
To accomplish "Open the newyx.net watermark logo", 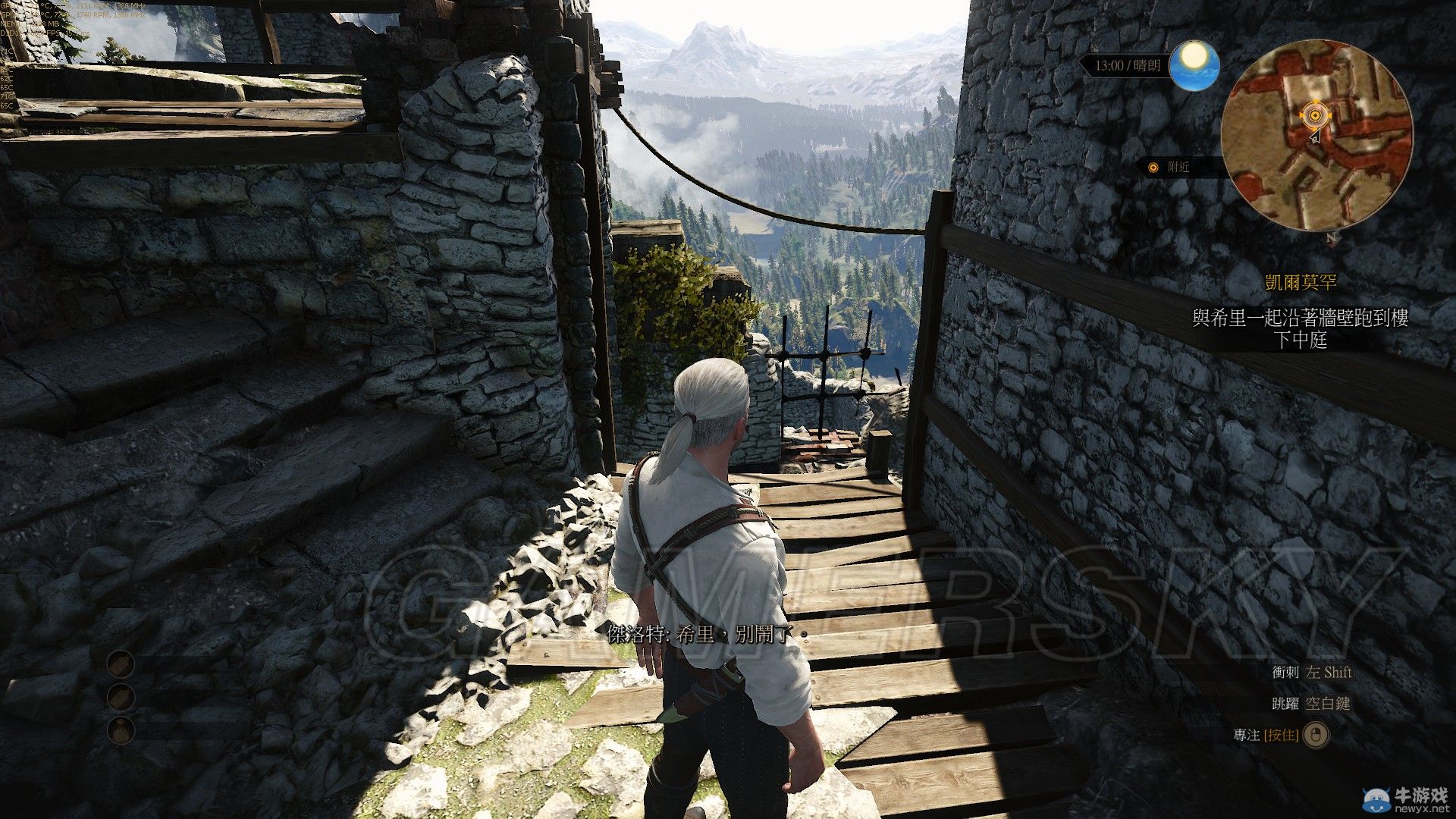I will tap(1398, 799).
